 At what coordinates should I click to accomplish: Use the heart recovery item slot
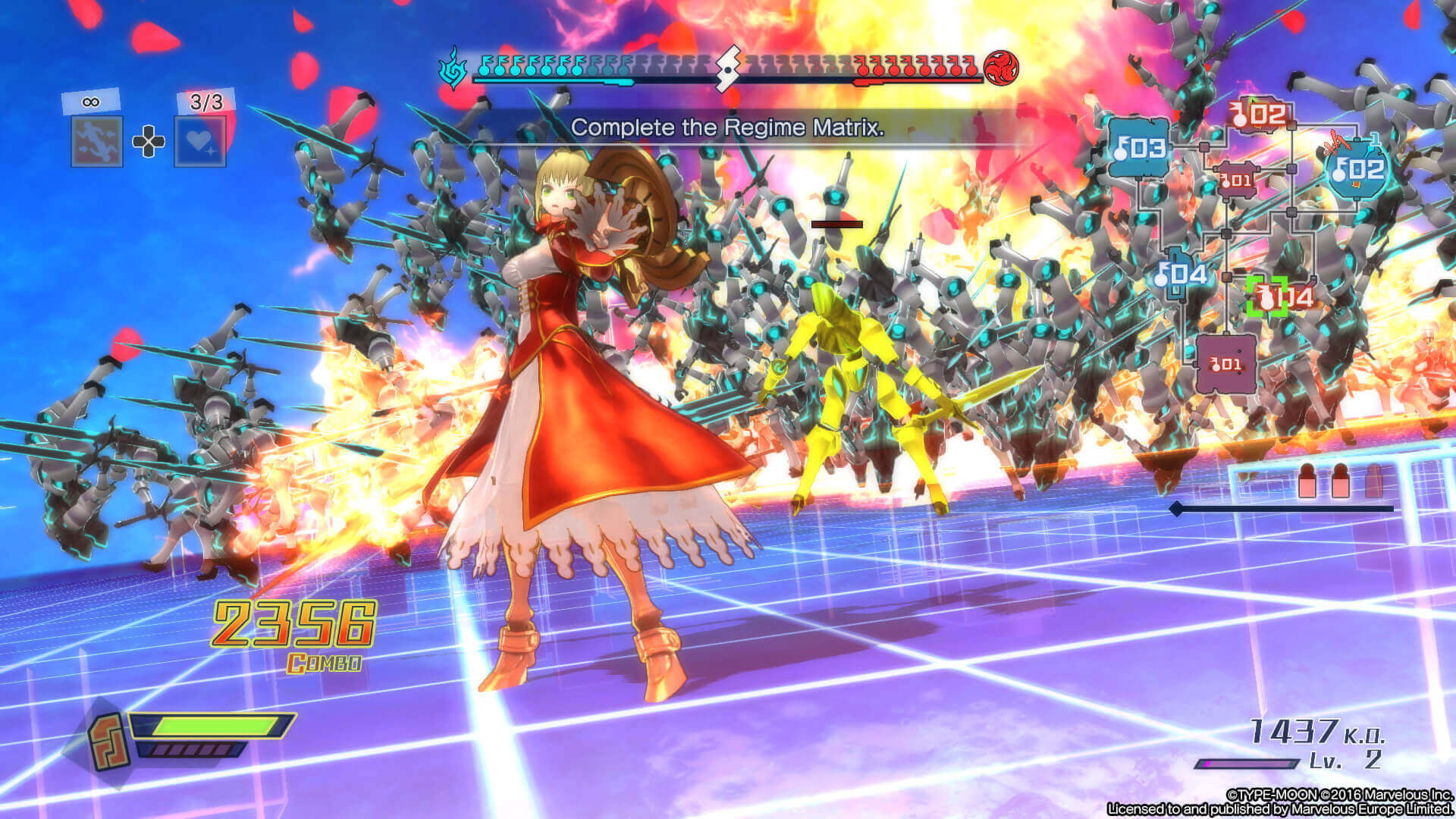tap(200, 141)
